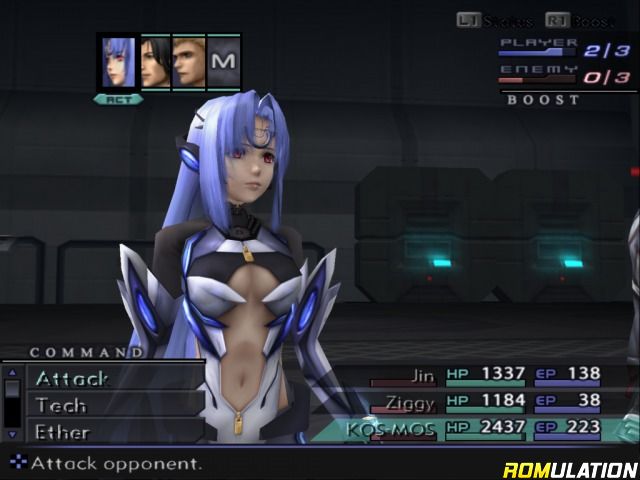Select KOS-MOS's party status row
640x480 pixels.
pyautogui.click(x=490, y=429)
